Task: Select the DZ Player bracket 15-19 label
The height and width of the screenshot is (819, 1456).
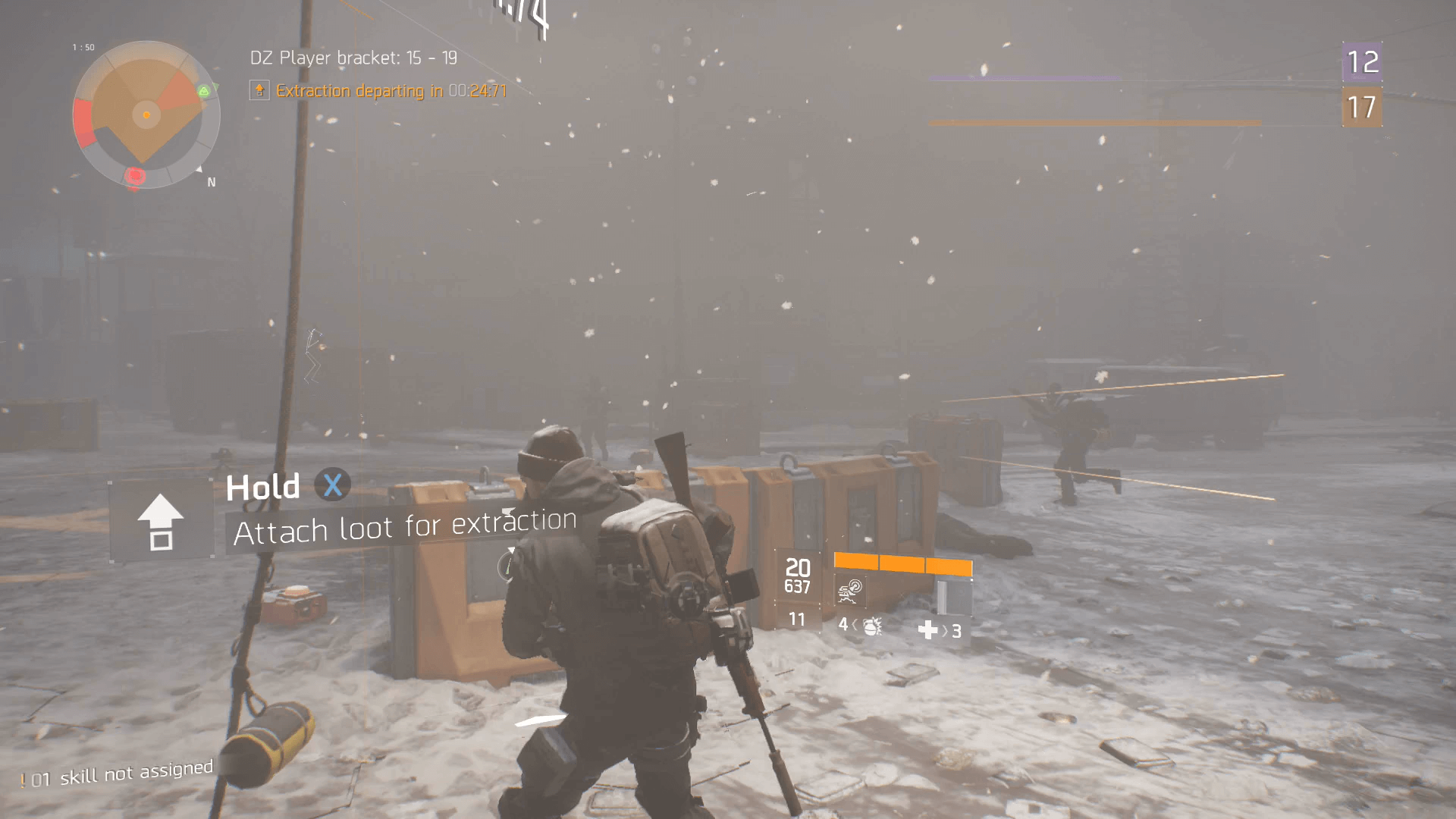Action: coord(354,57)
